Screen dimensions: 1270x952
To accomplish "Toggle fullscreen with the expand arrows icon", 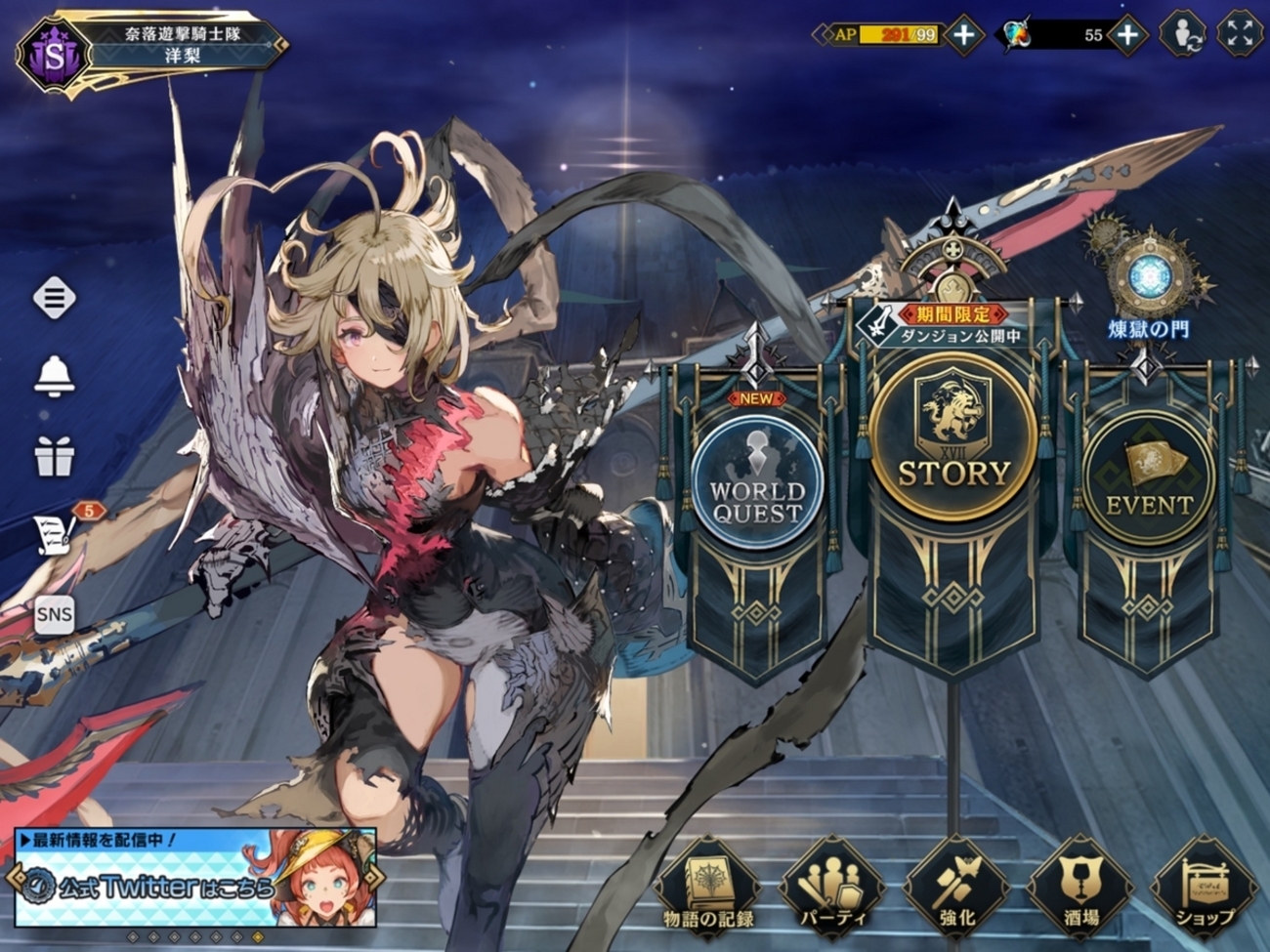I will (x=1240, y=35).
